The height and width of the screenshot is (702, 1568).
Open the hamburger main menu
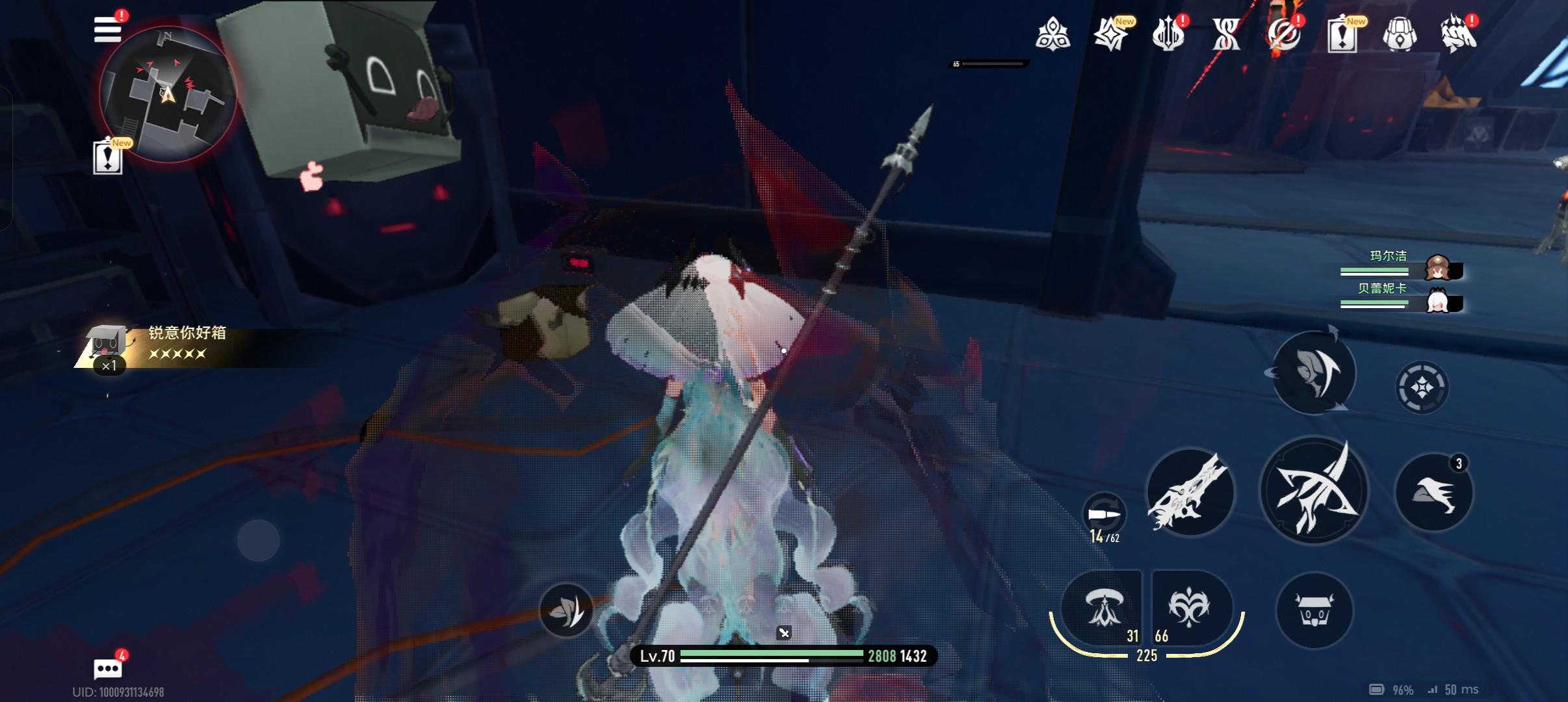(x=108, y=30)
